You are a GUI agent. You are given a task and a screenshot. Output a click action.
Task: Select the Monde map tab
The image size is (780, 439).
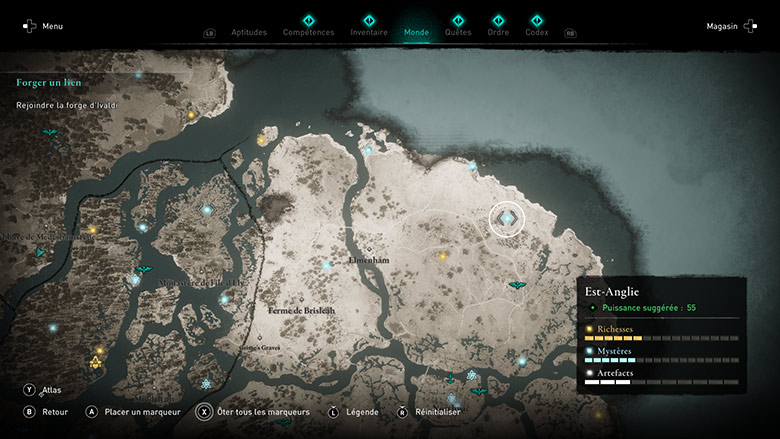416,32
